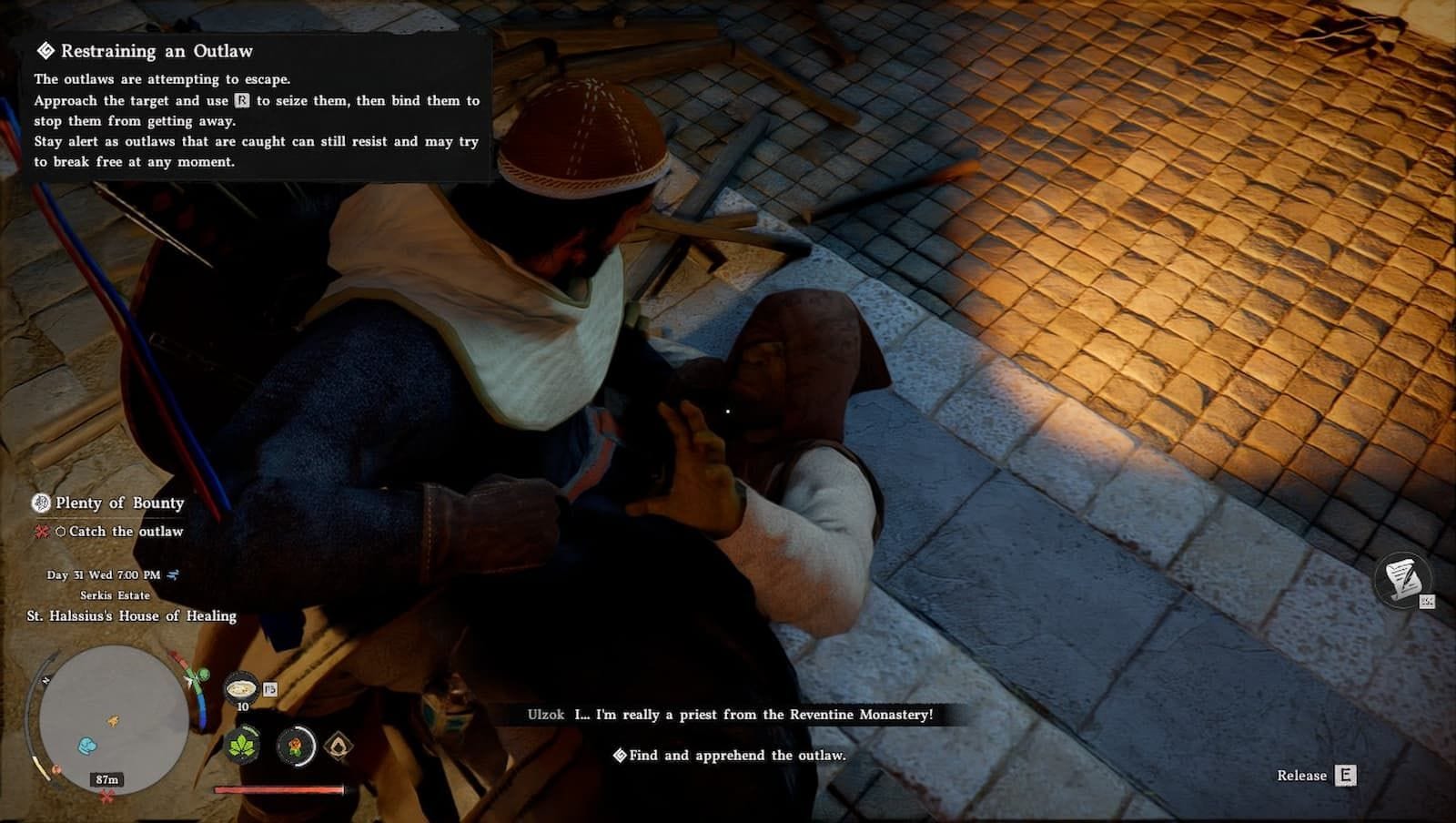
Task: Select the food bowl quick-use slot
Action: click(241, 687)
